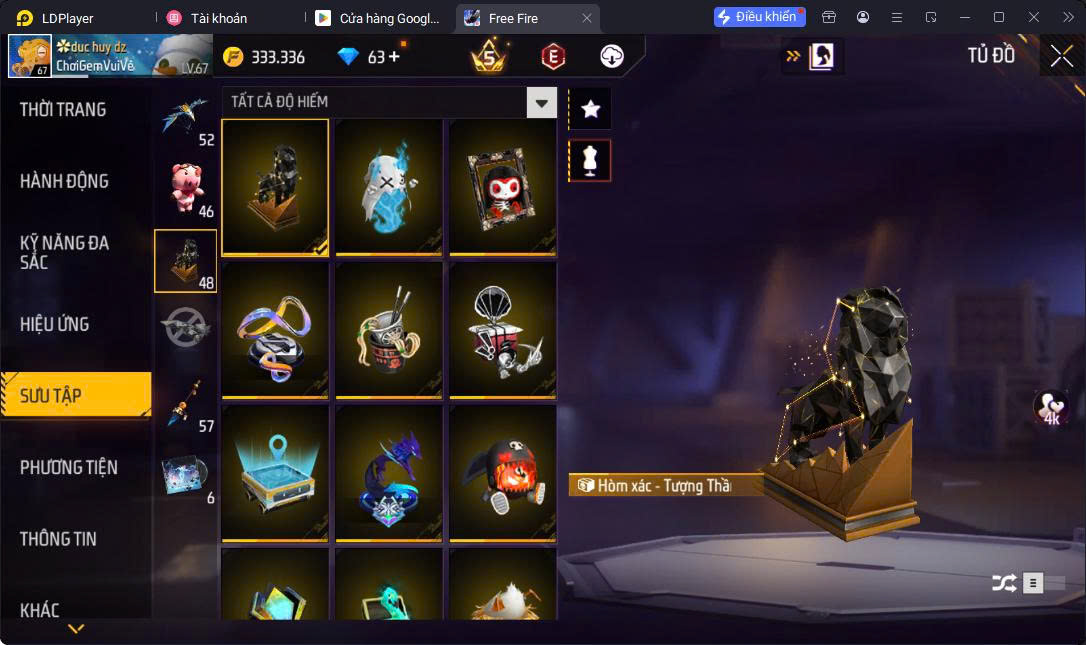Select the parachute airdrop crate item
The width and height of the screenshot is (1086, 645).
pyautogui.click(x=502, y=330)
